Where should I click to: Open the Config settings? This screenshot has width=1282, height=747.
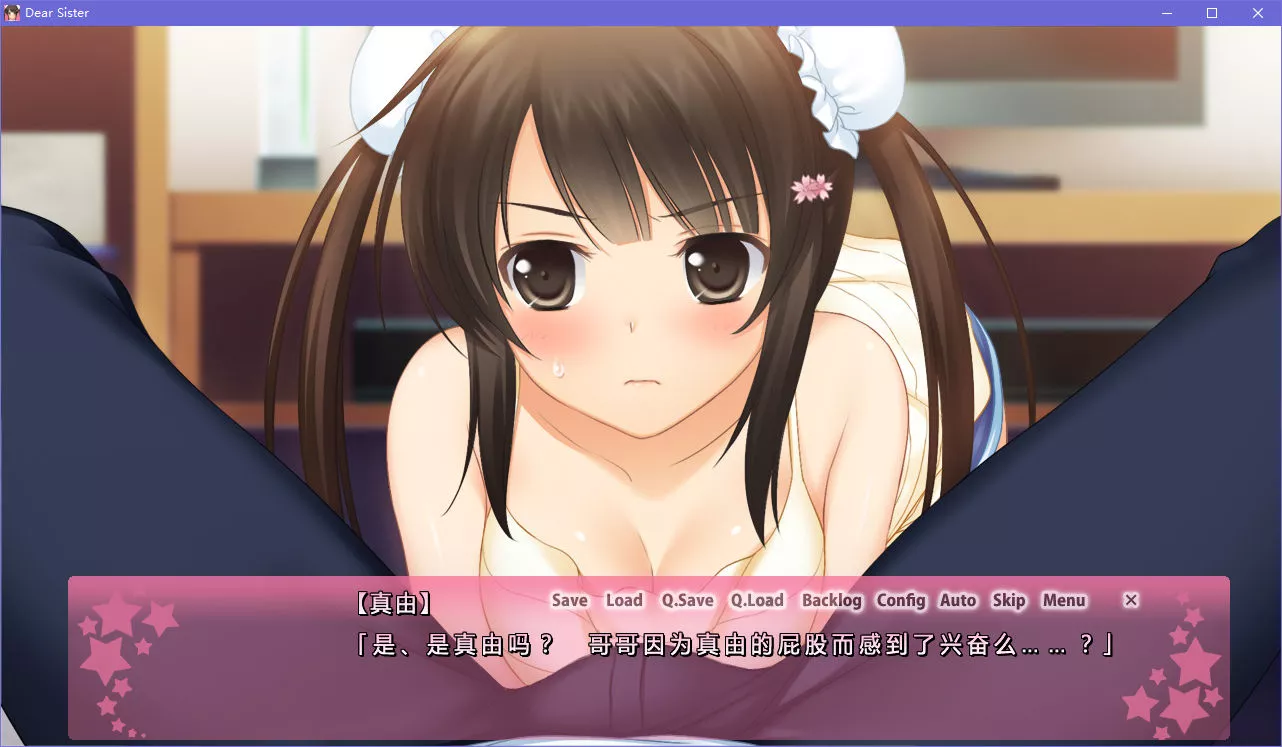pos(901,600)
